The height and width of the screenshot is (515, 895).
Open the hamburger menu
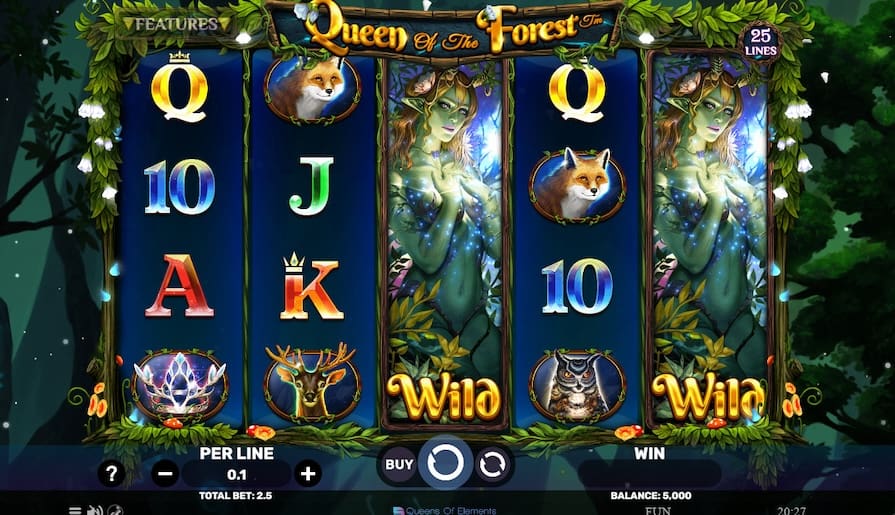pos(75,510)
